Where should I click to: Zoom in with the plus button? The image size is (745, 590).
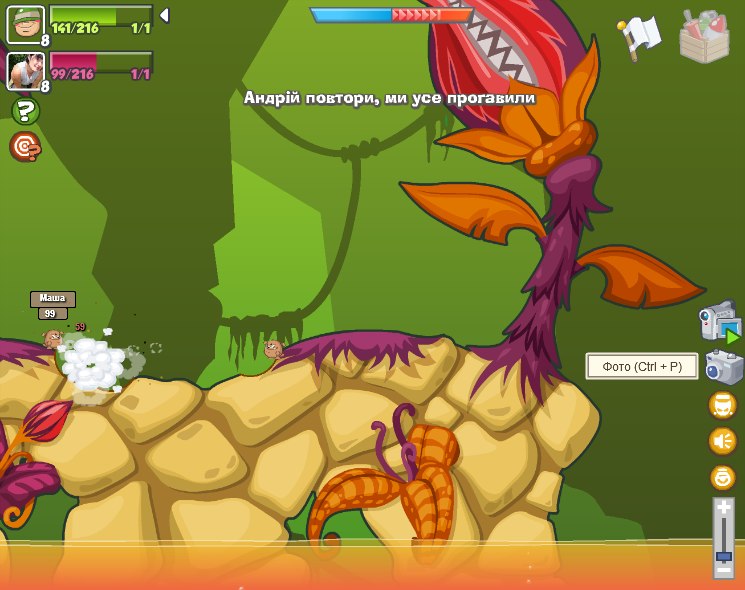(723, 508)
